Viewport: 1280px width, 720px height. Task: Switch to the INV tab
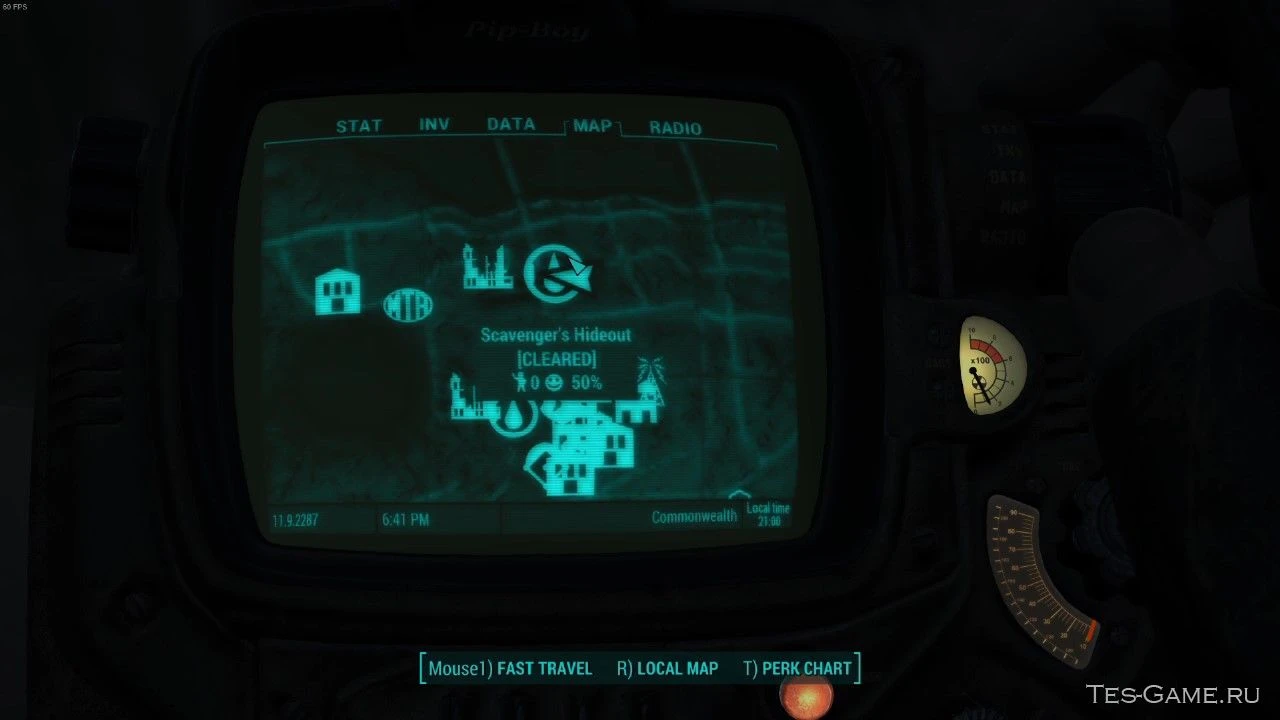point(433,124)
